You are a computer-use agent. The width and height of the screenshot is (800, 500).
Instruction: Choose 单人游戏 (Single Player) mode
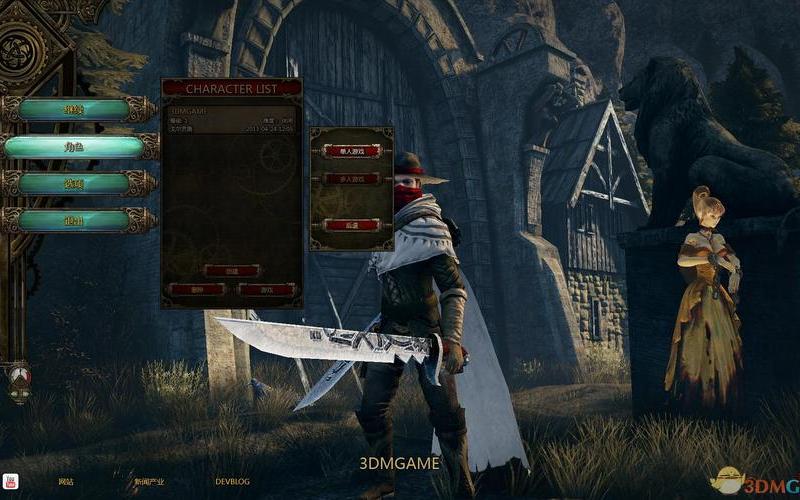point(351,150)
